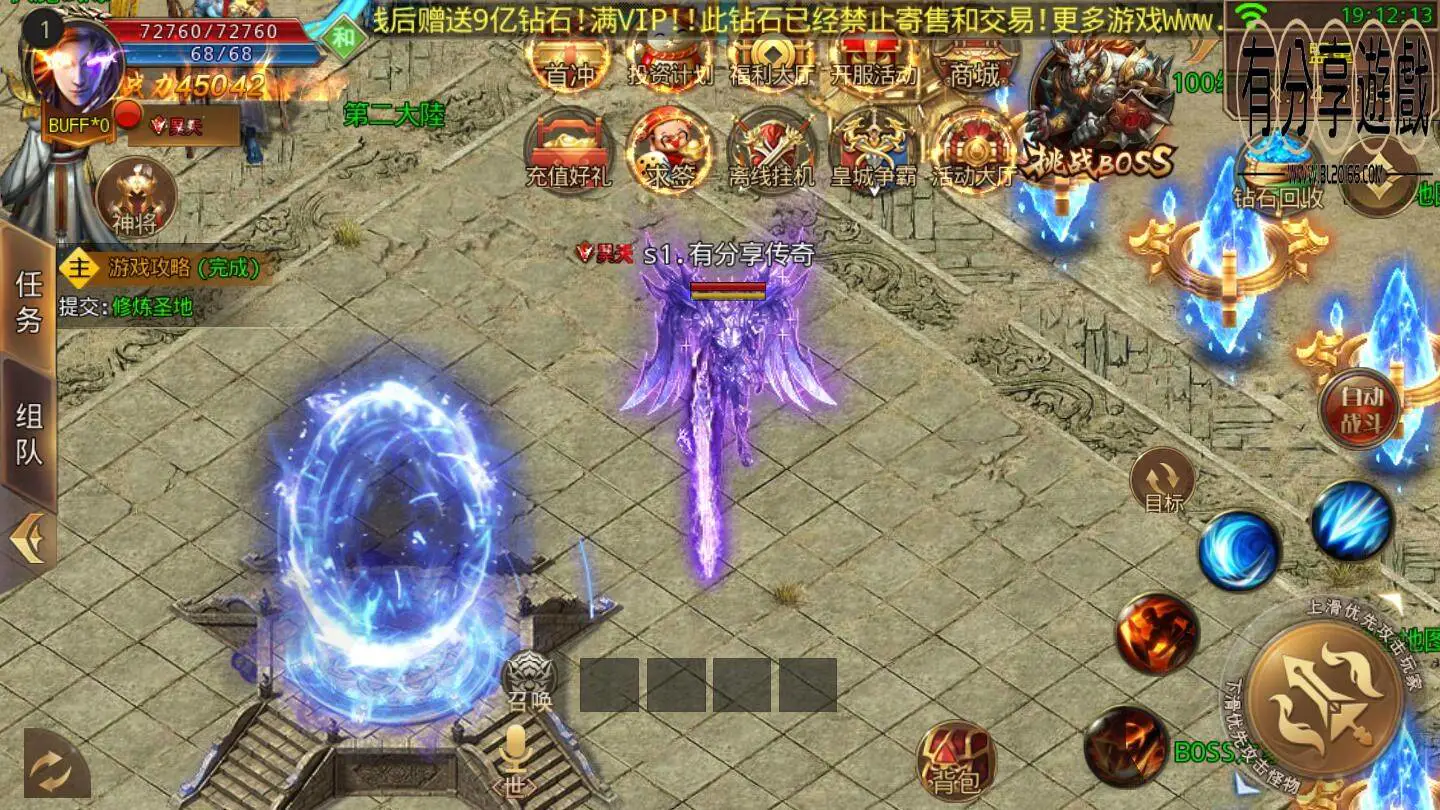Click the 目标 target switch button
Viewport: 1440px width, 810px height.
click(1163, 481)
